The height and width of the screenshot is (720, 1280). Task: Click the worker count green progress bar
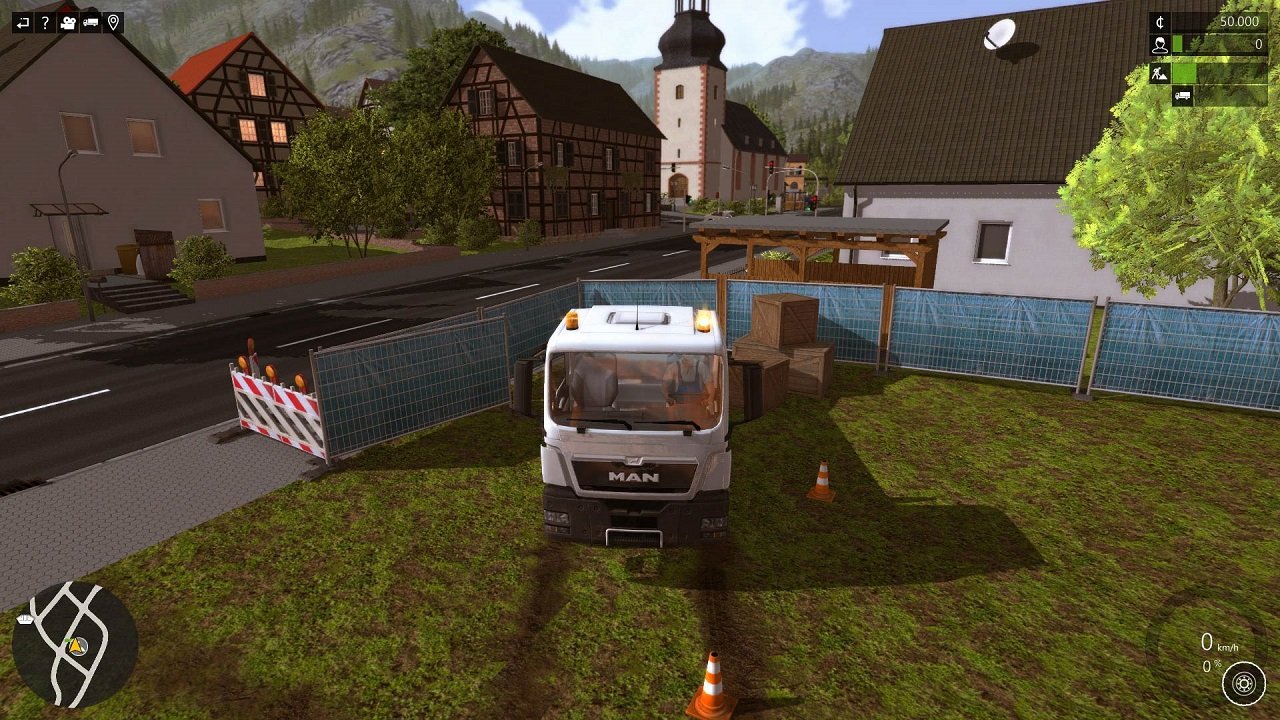click(x=1177, y=43)
